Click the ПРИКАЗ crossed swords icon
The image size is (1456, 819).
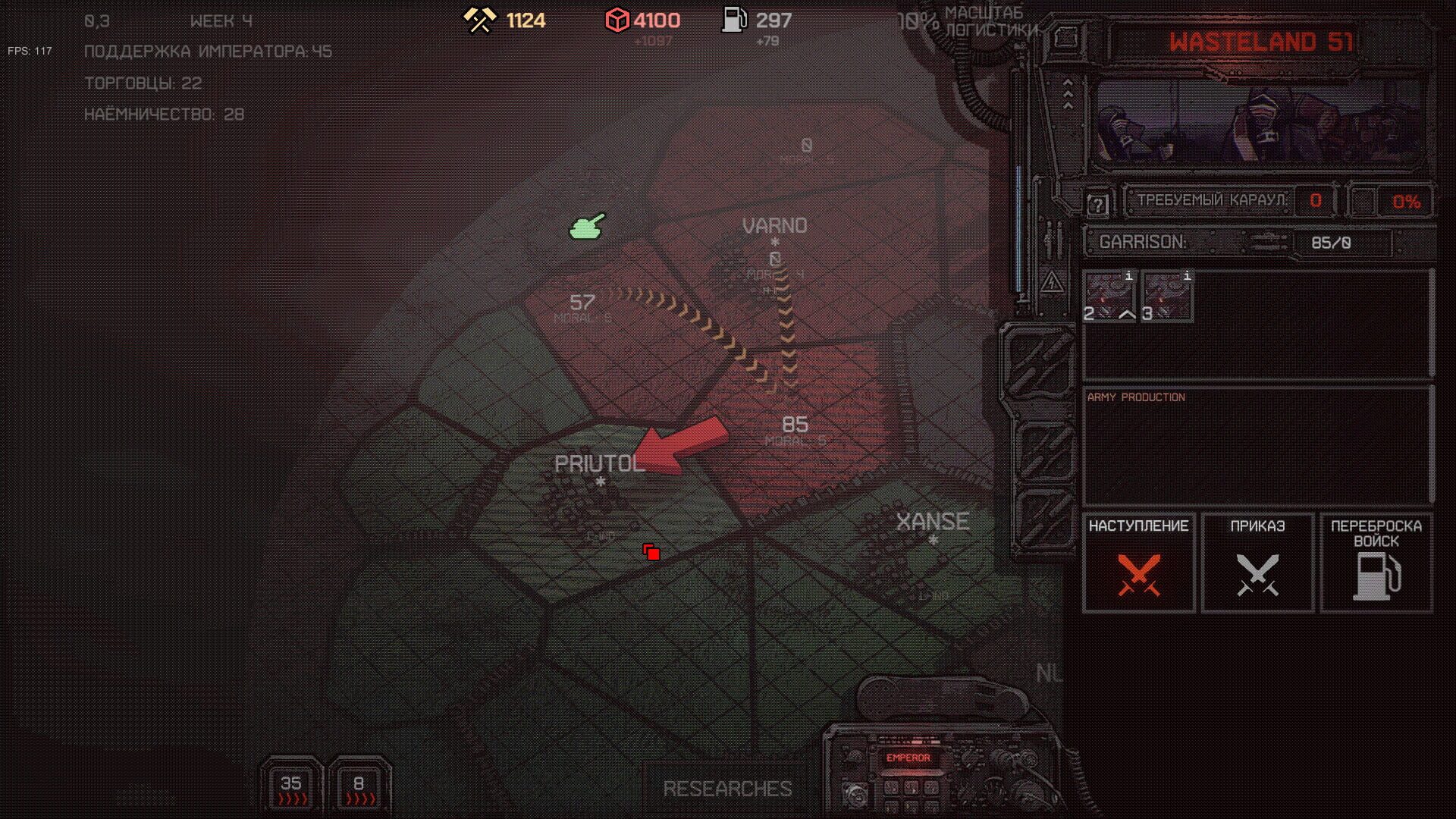pyautogui.click(x=1257, y=573)
